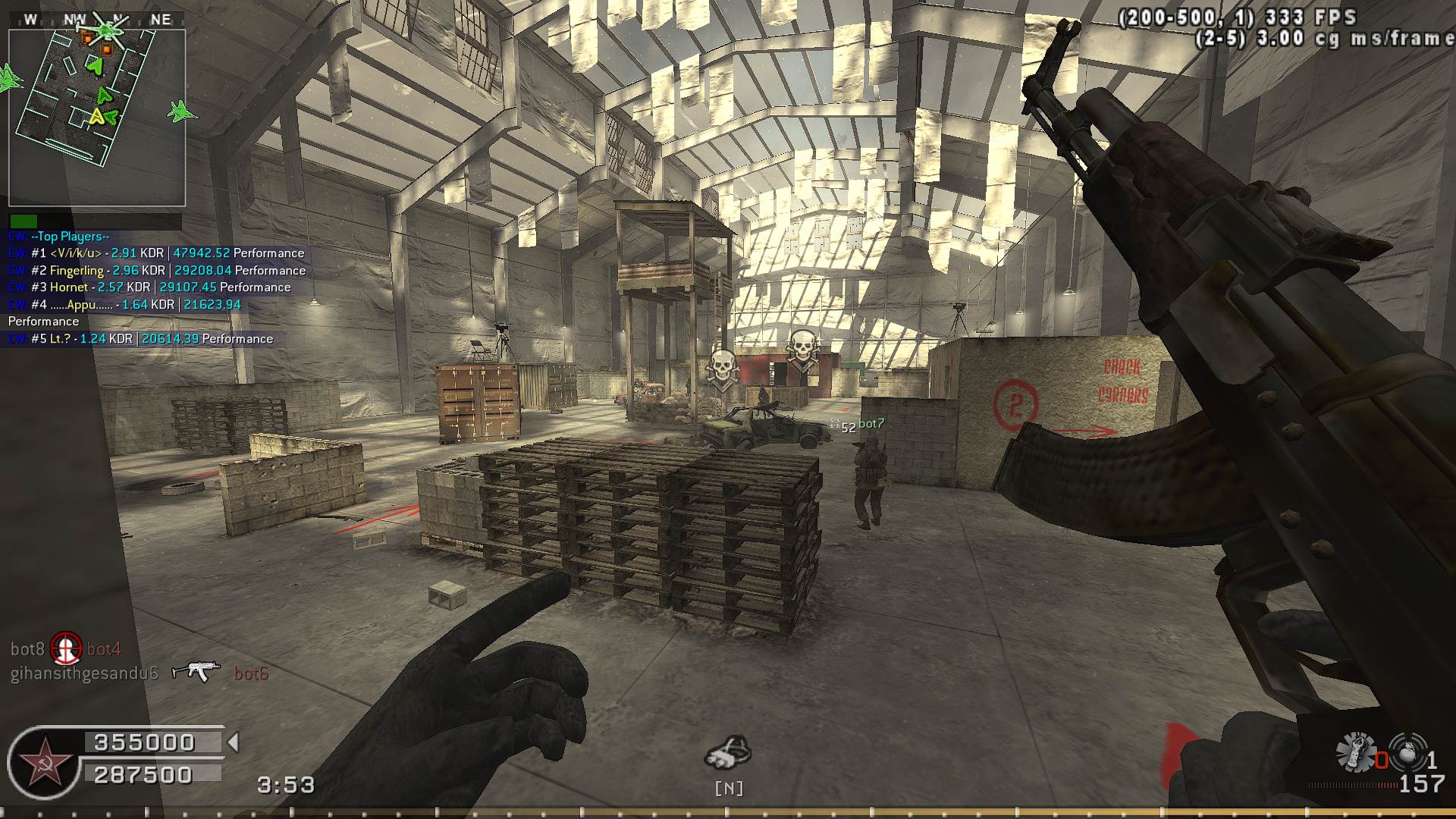Choose the frag grenade icon
The width and height of the screenshot is (1456, 819).
1407,752
